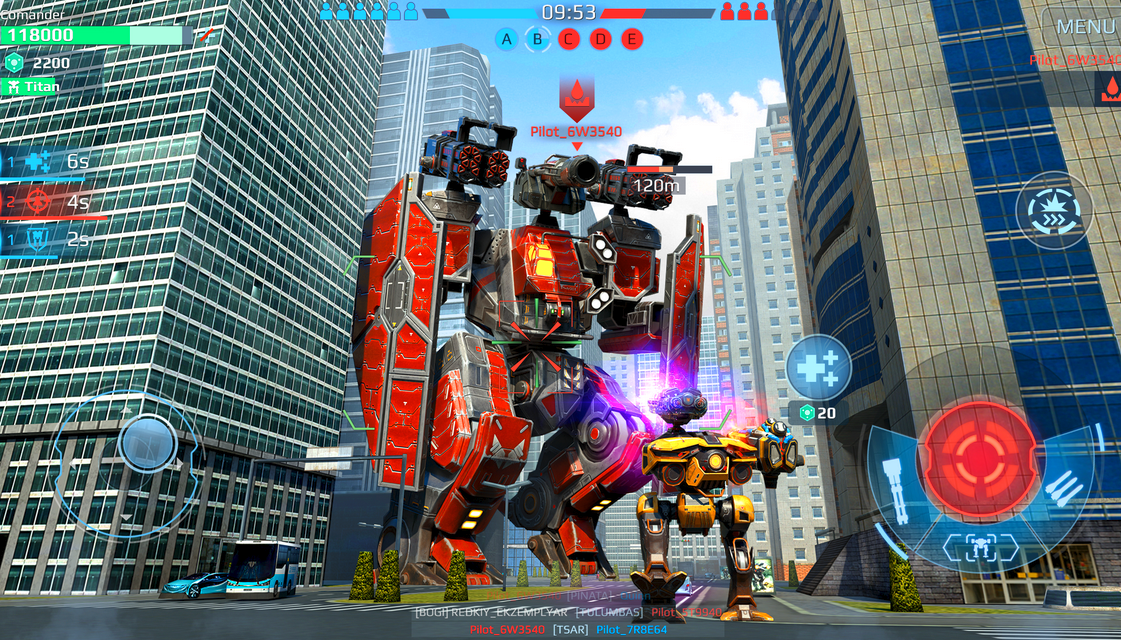Image resolution: width=1121 pixels, height=640 pixels.
Task: Select beacon A indicator
Action: tap(507, 39)
